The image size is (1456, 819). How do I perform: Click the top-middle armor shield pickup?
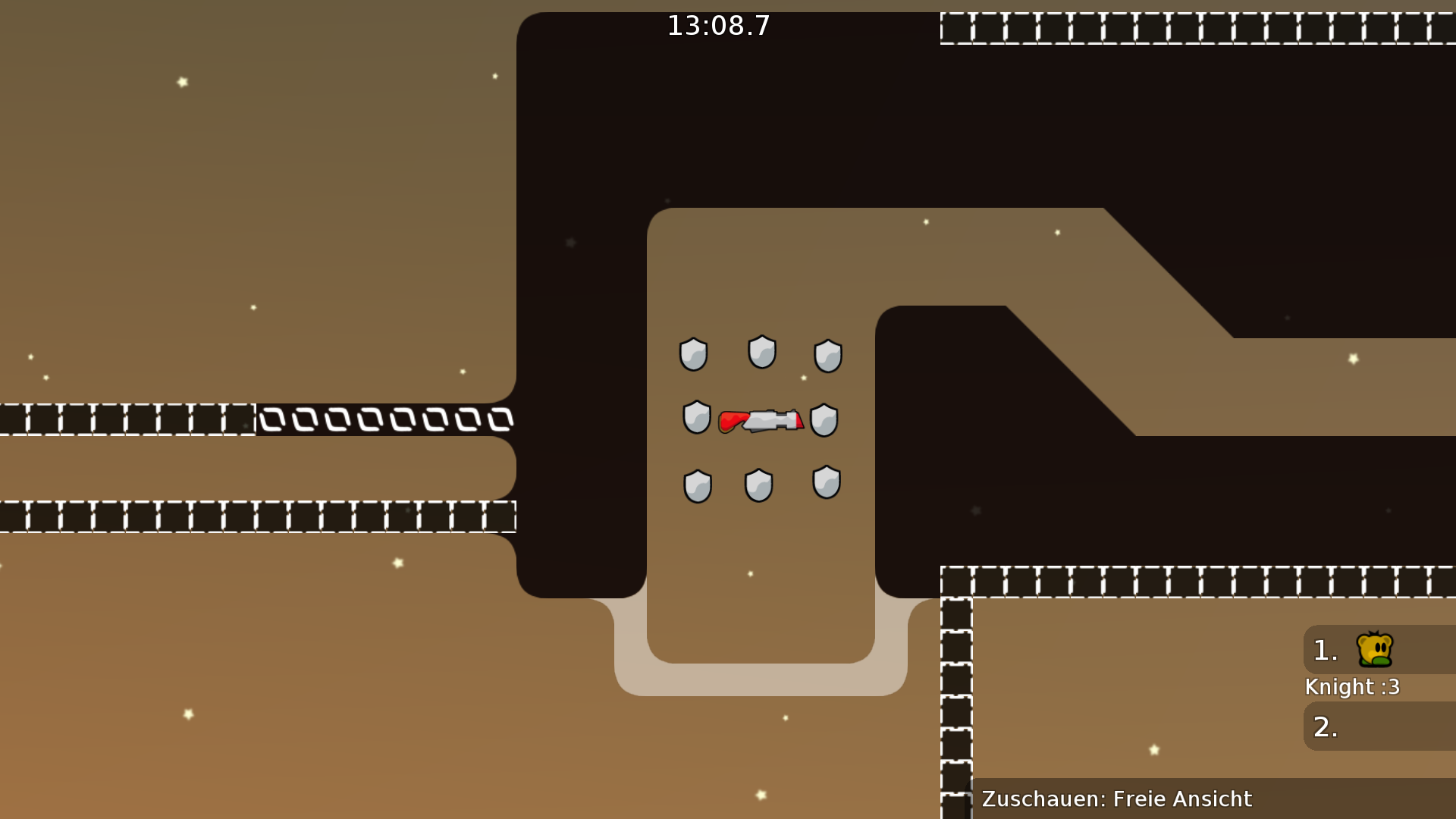pyautogui.click(x=761, y=350)
